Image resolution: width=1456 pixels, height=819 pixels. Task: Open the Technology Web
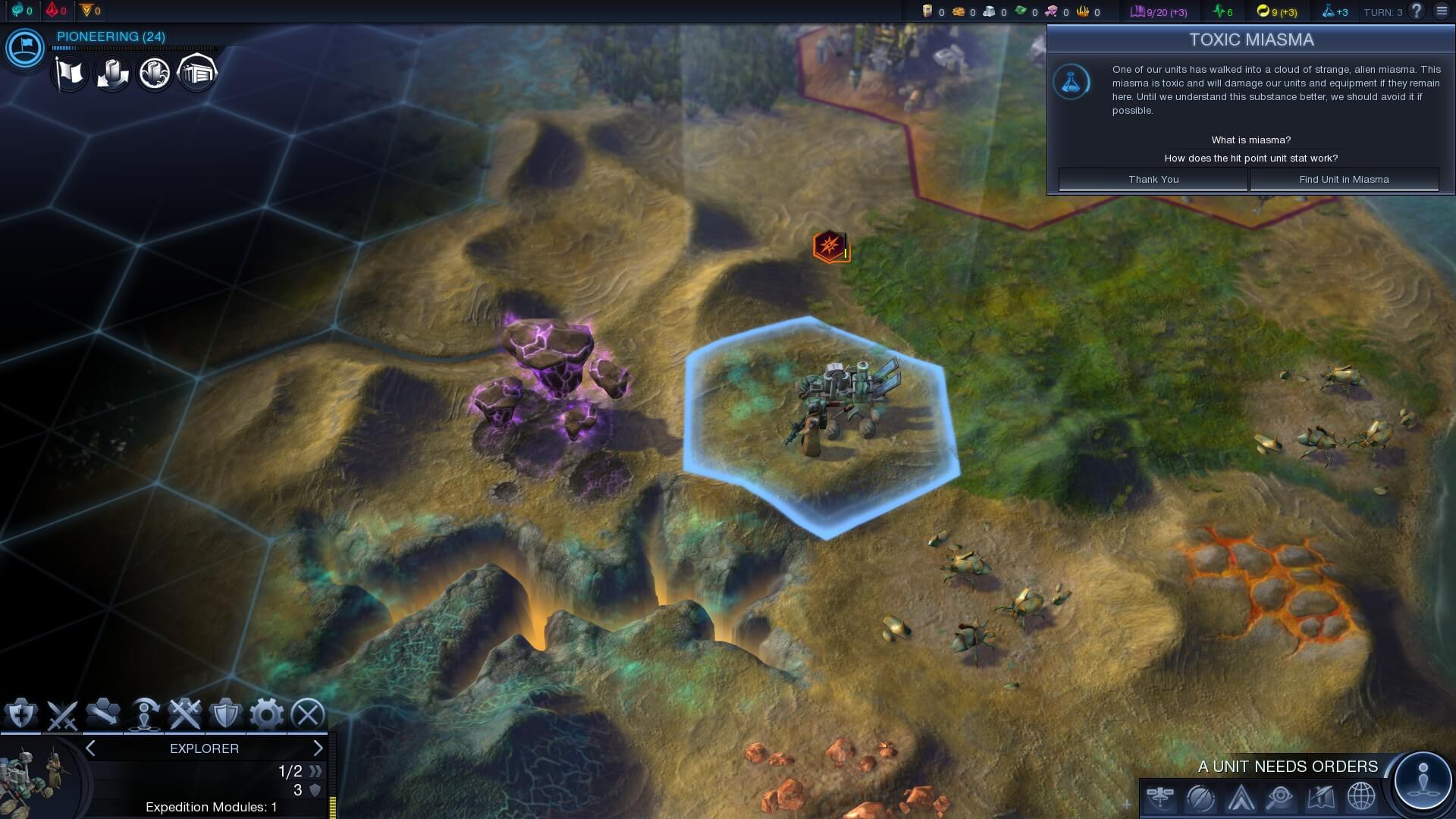1200,798
